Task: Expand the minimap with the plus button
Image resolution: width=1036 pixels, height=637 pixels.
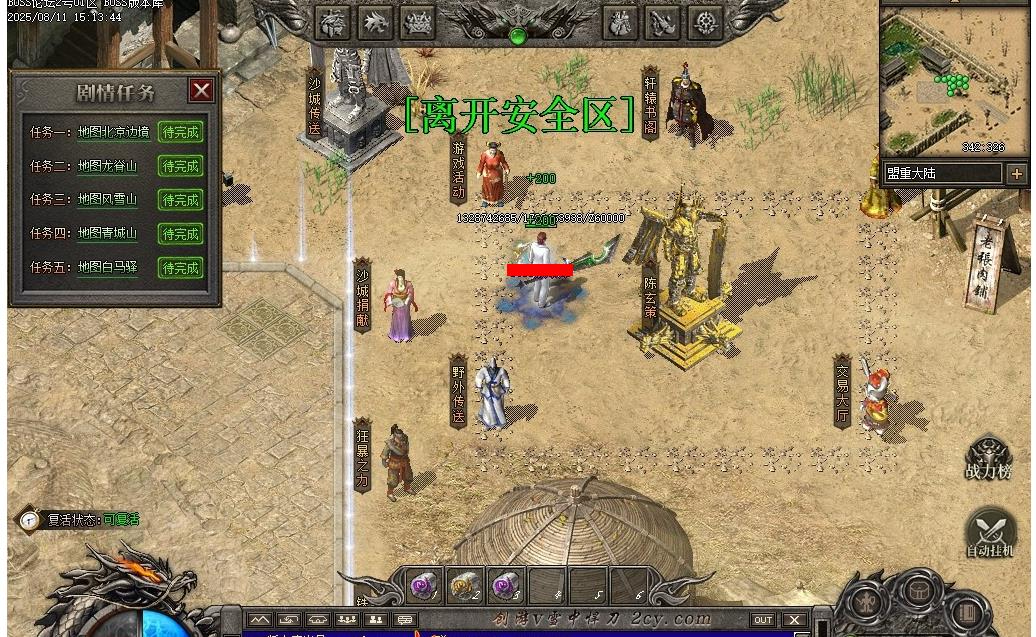Action: click(x=1017, y=174)
